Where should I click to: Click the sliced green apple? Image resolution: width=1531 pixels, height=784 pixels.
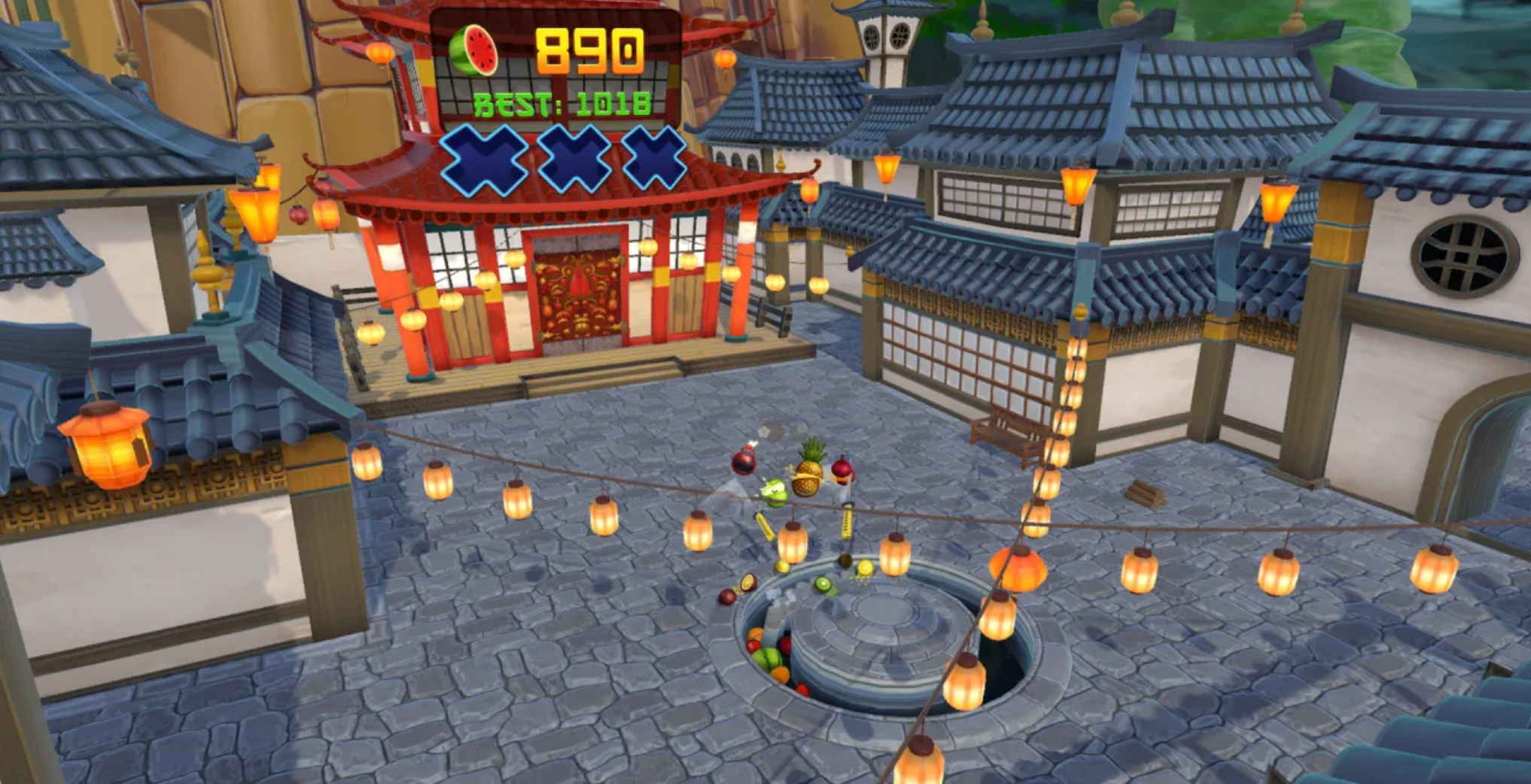[774, 493]
